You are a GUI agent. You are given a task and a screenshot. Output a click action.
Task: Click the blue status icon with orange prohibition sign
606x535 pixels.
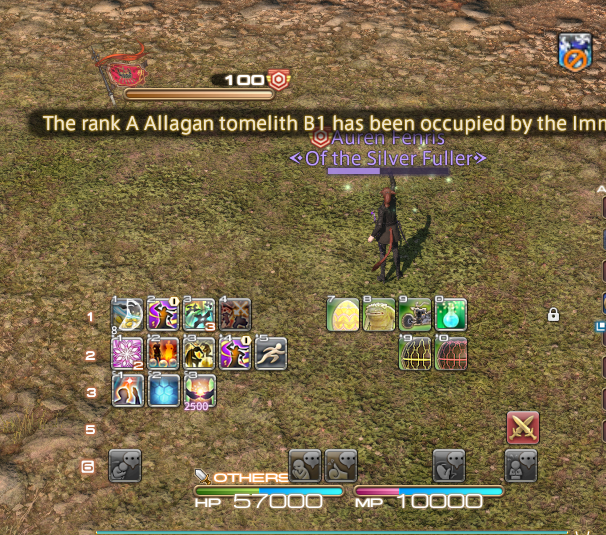tap(575, 51)
